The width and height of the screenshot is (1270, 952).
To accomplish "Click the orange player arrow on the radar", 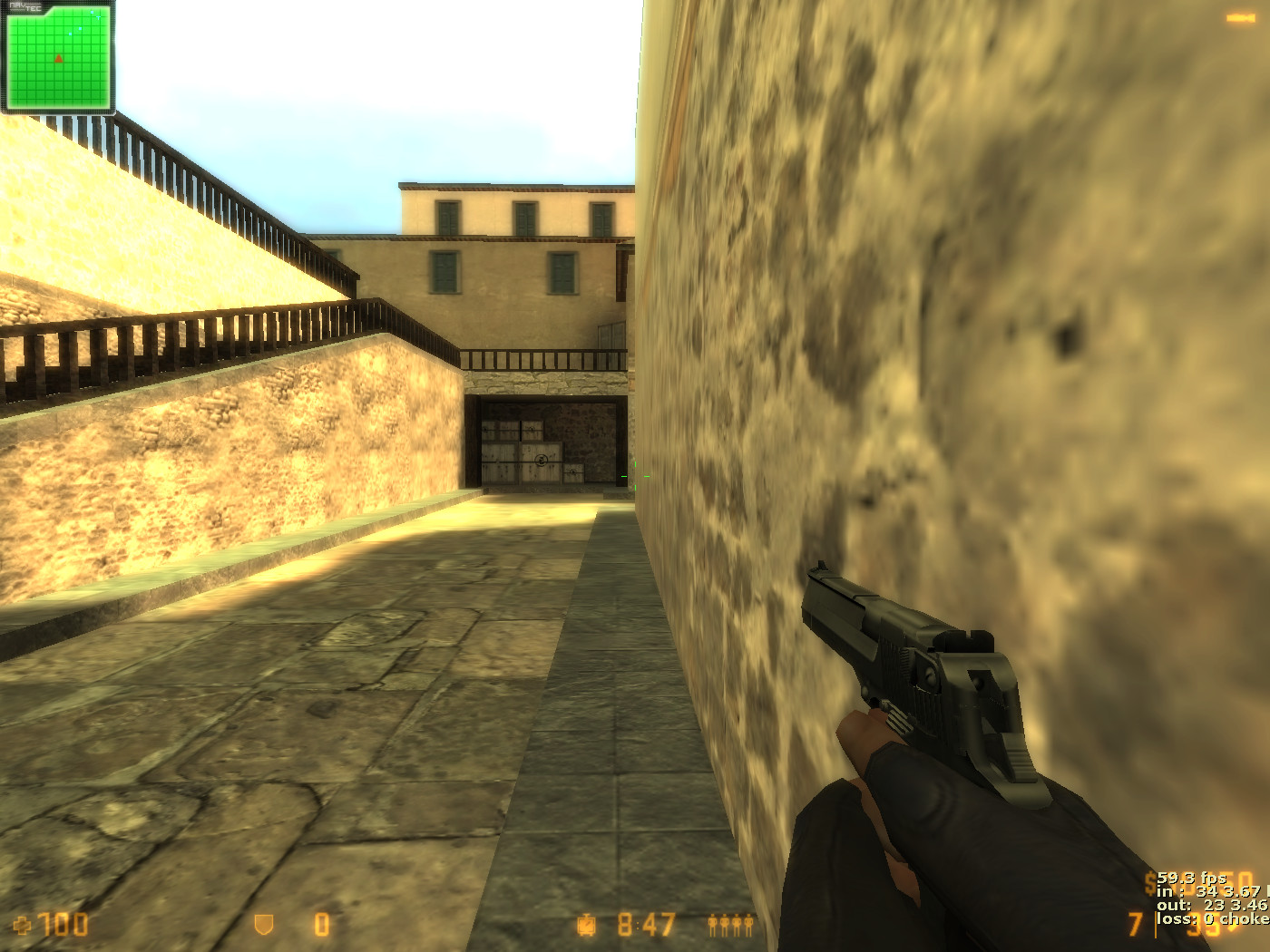I will (59, 59).
